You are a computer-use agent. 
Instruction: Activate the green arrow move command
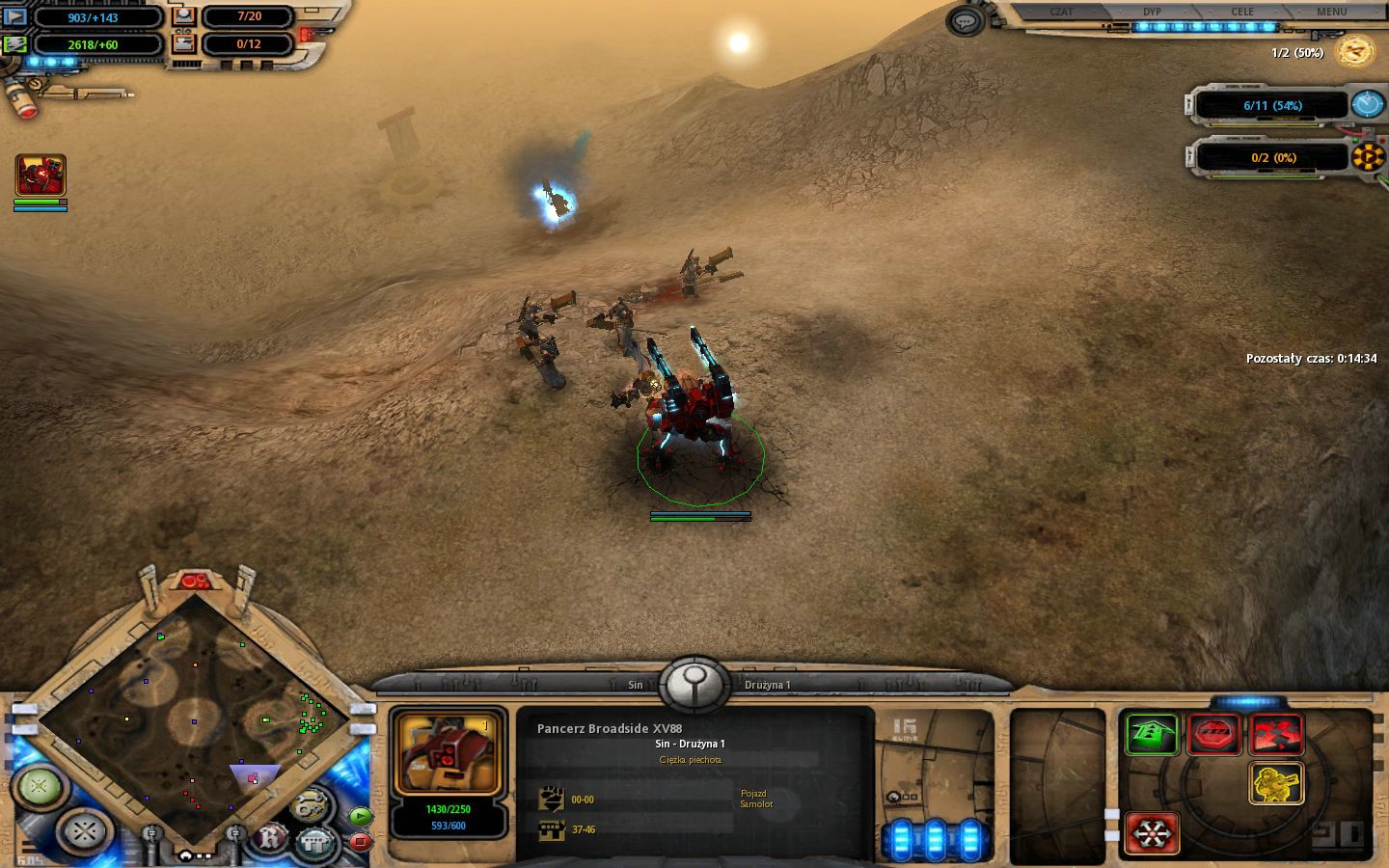[1153, 735]
